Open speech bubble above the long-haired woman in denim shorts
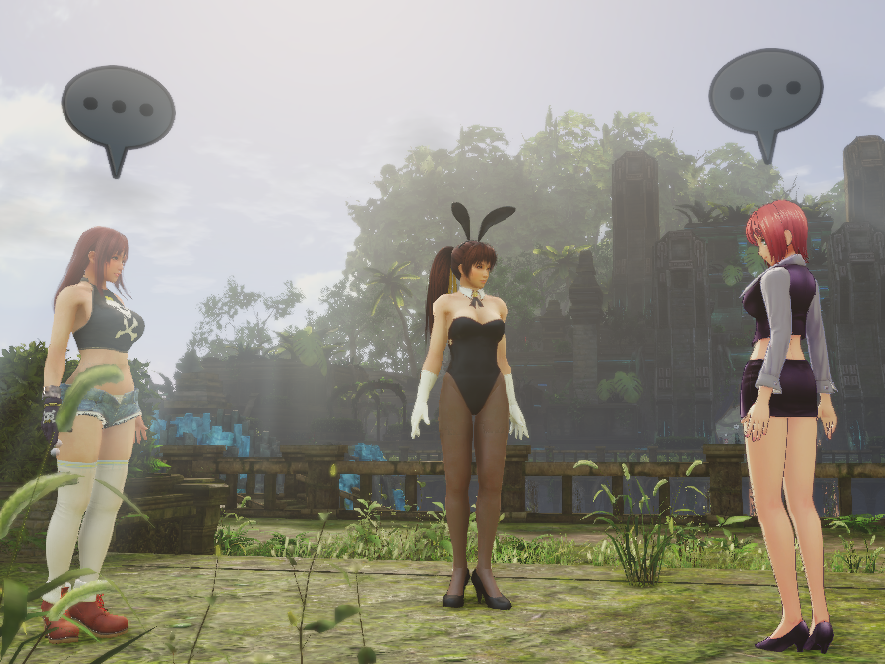 [118, 108]
